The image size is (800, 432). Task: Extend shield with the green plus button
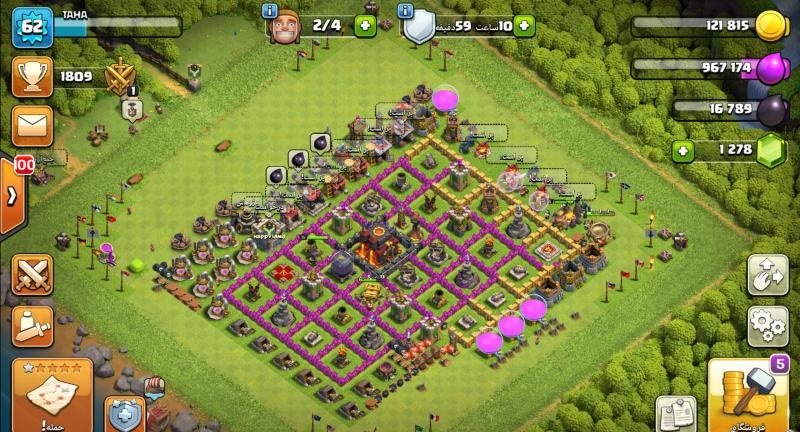pos(522,27)
